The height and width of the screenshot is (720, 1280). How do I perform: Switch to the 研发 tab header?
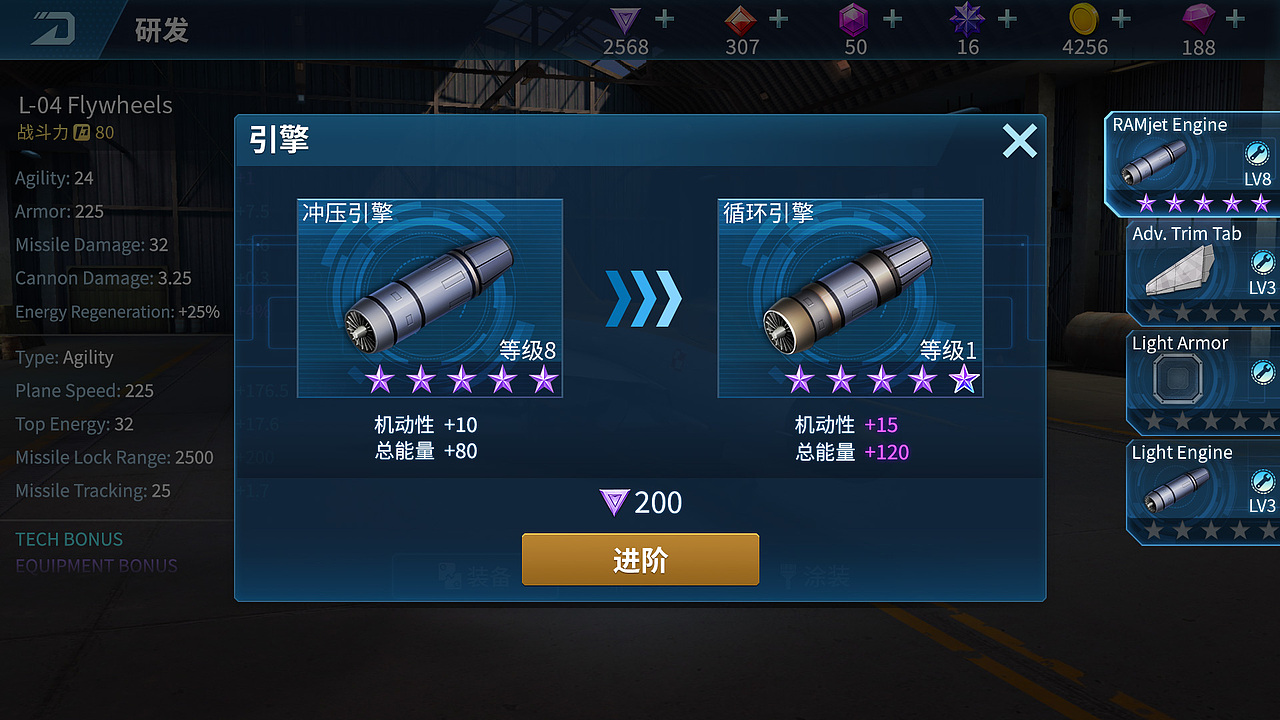click(x=163, y=29)
